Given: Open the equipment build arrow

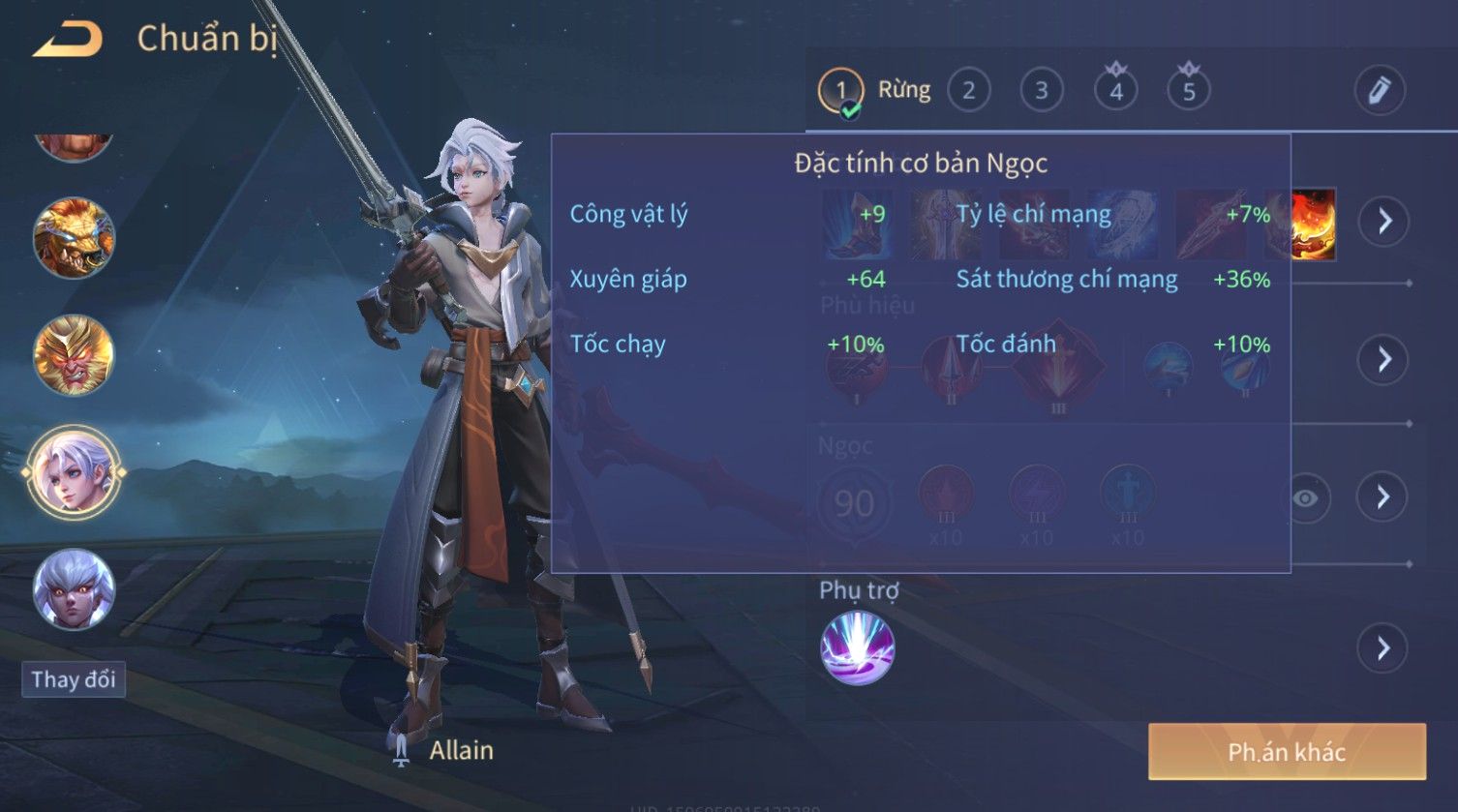Looking at the screenshot, I should (x=1383, y=222).
